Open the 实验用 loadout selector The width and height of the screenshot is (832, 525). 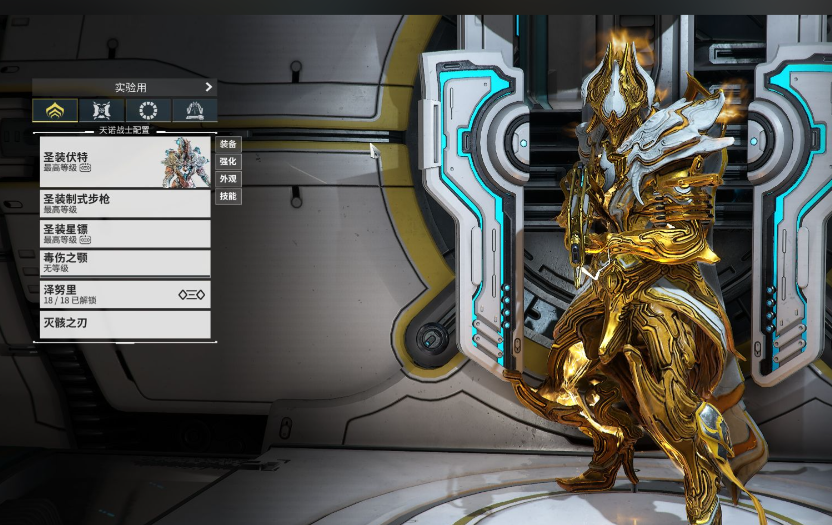tap(125, 87)
